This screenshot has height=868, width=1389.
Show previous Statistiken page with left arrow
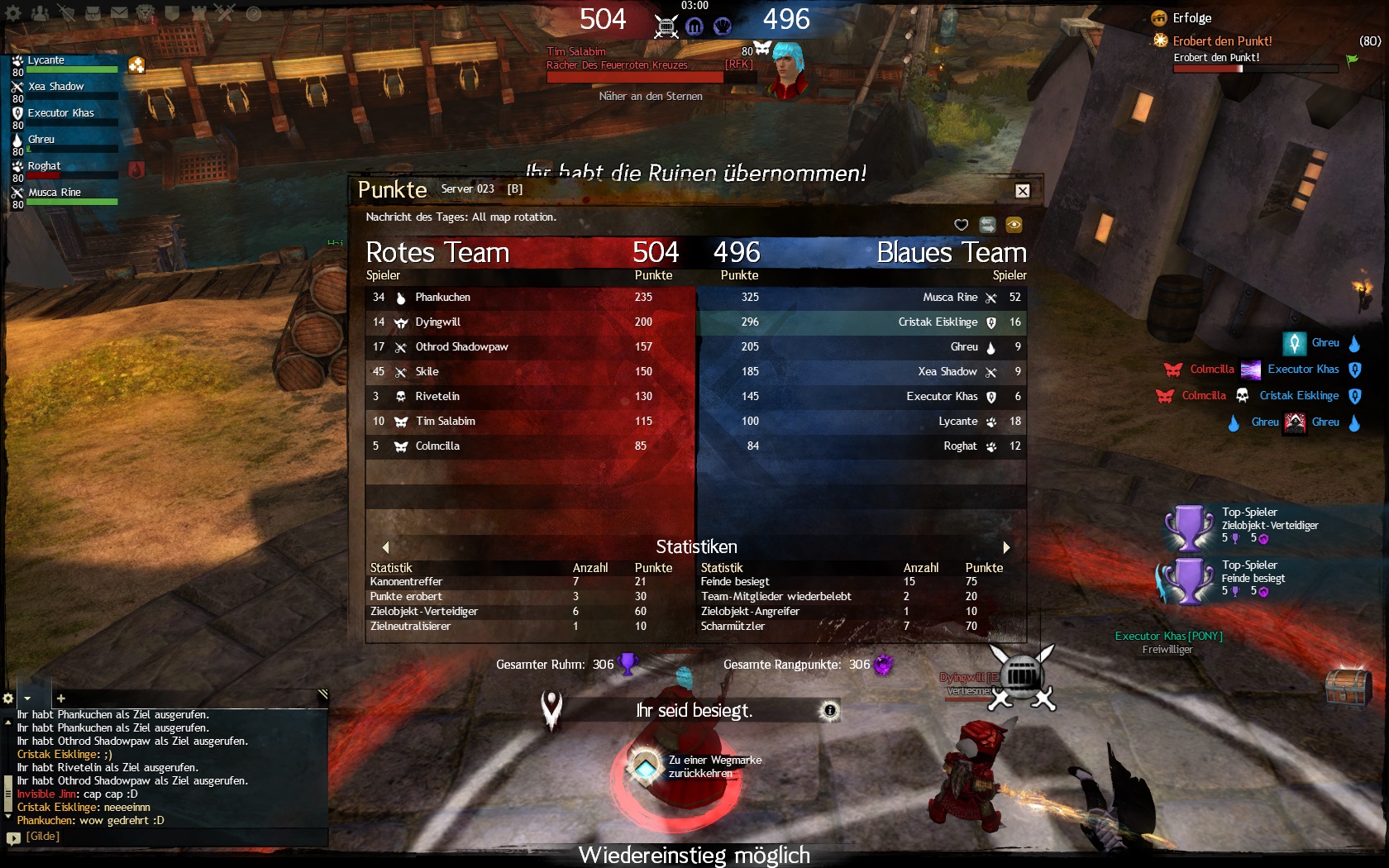[x=385, y=547]
